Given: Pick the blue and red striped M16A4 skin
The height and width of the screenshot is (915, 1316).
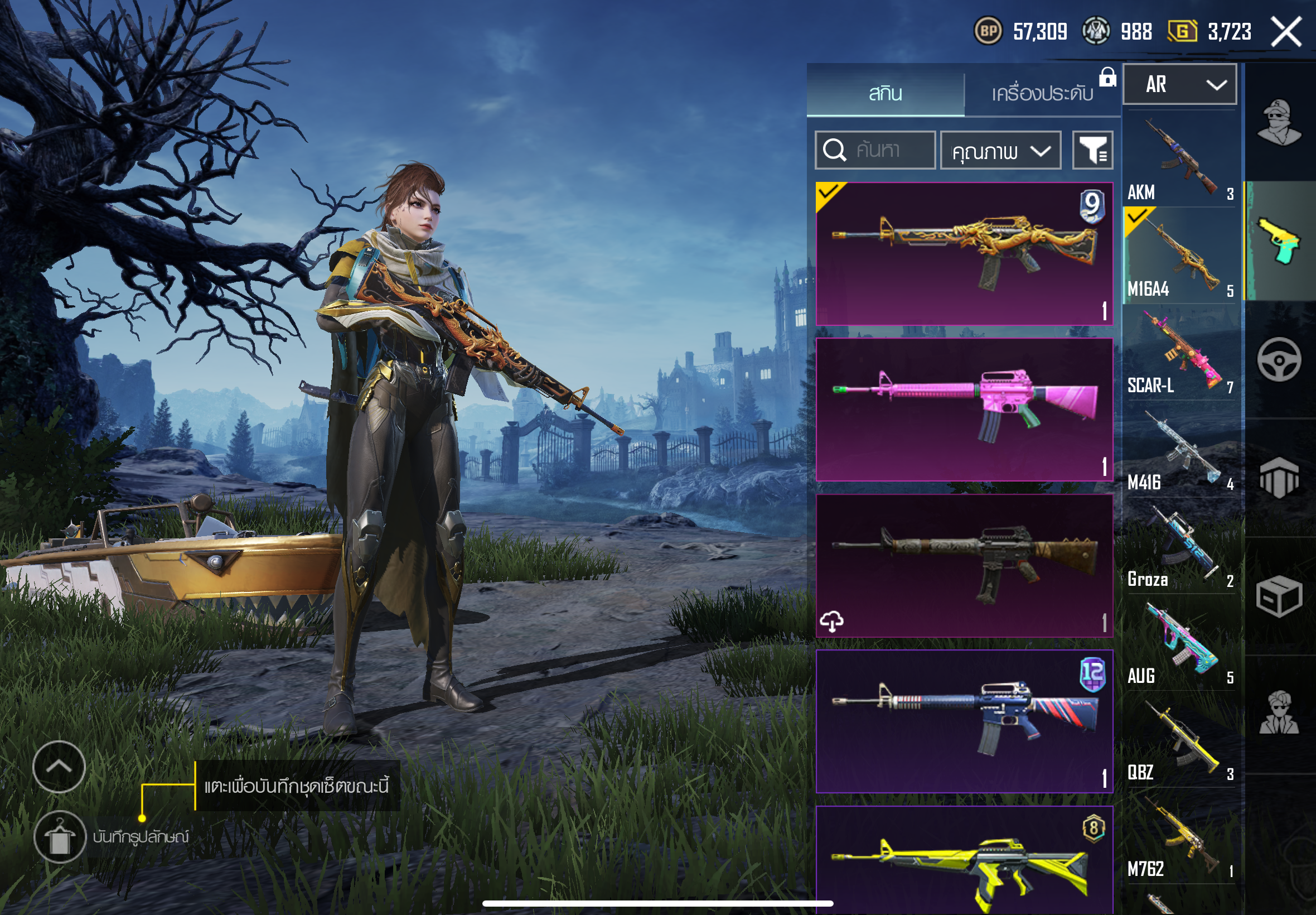Looking at the screenshot, I should tap(964, 721).
